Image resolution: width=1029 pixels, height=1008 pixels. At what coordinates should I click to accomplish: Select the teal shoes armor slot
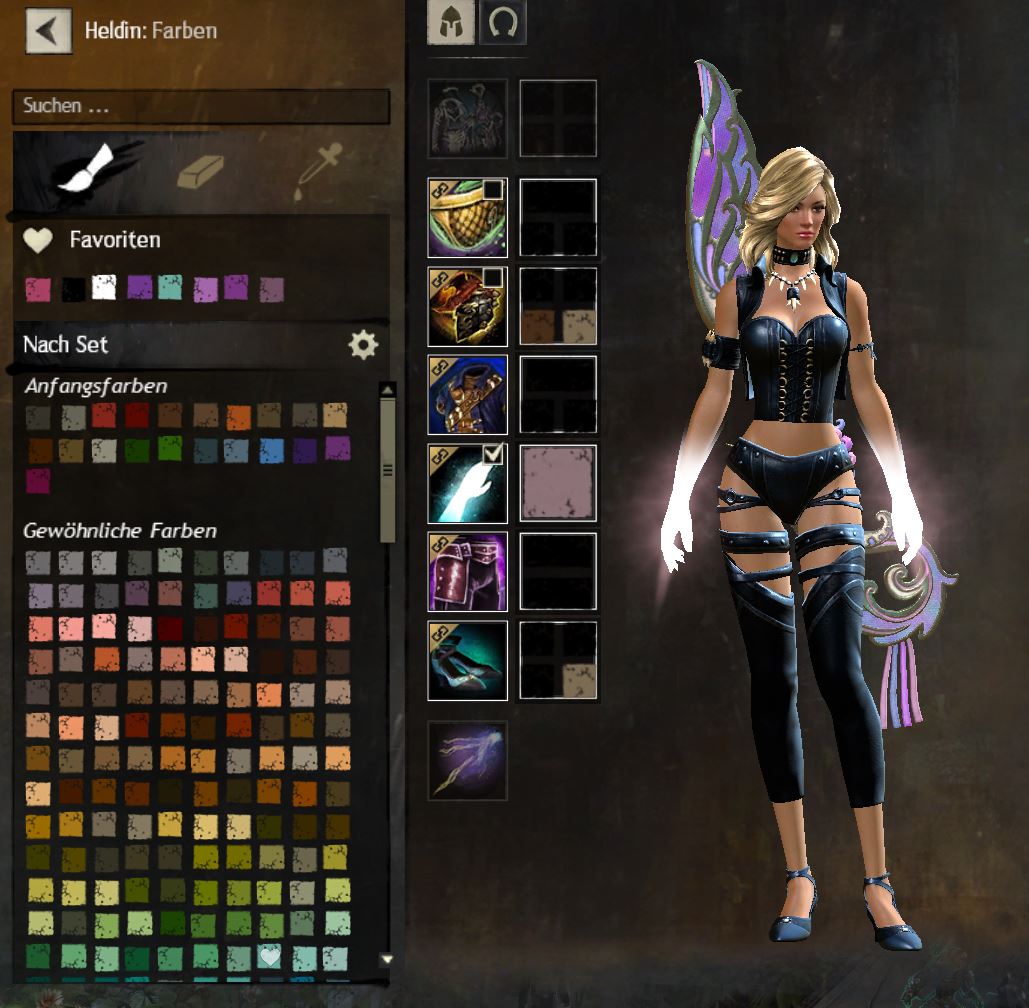pyautogui.click(x=467, y=660)
